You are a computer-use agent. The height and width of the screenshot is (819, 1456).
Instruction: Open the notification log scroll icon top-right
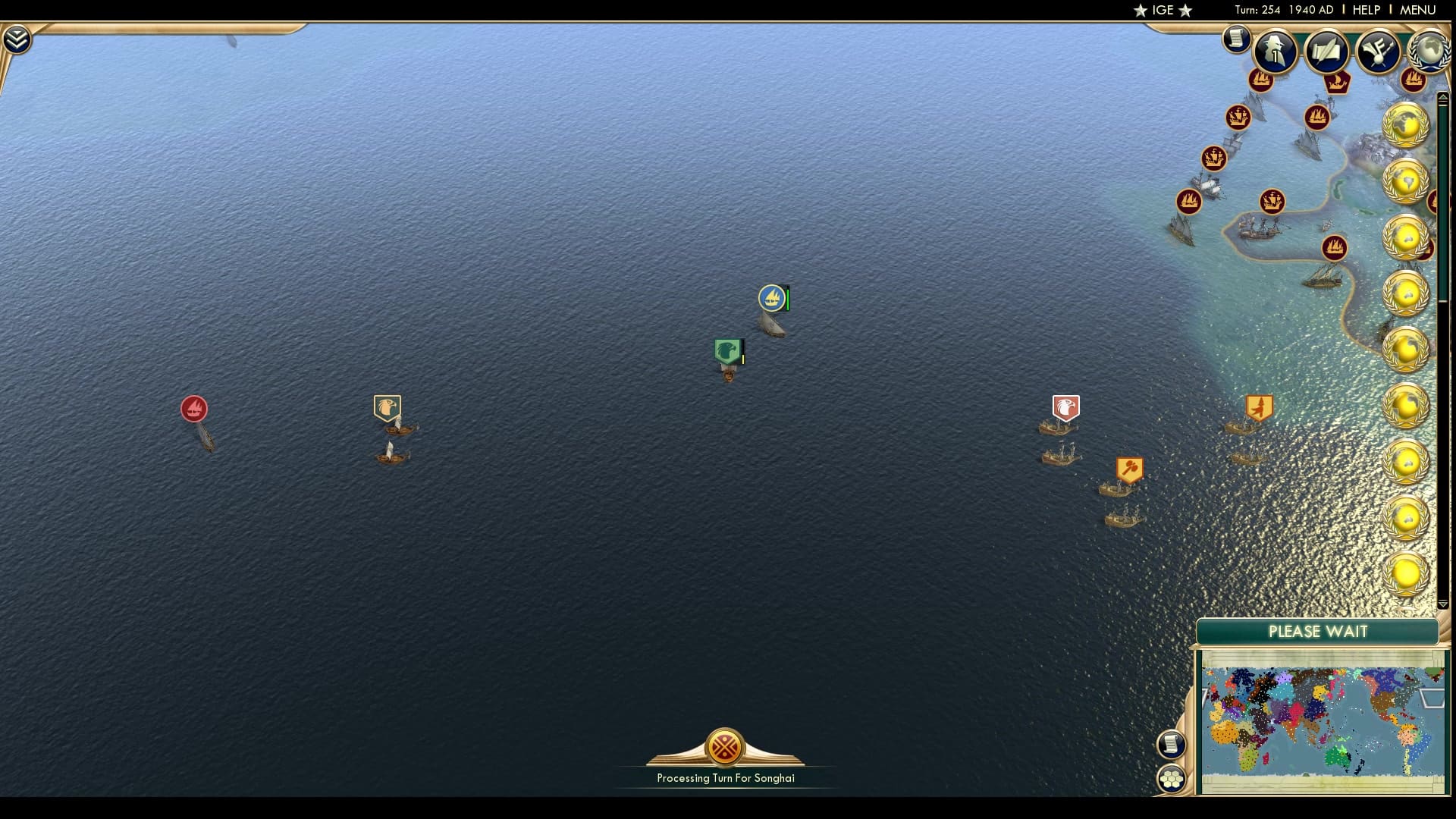[1236, 38]
